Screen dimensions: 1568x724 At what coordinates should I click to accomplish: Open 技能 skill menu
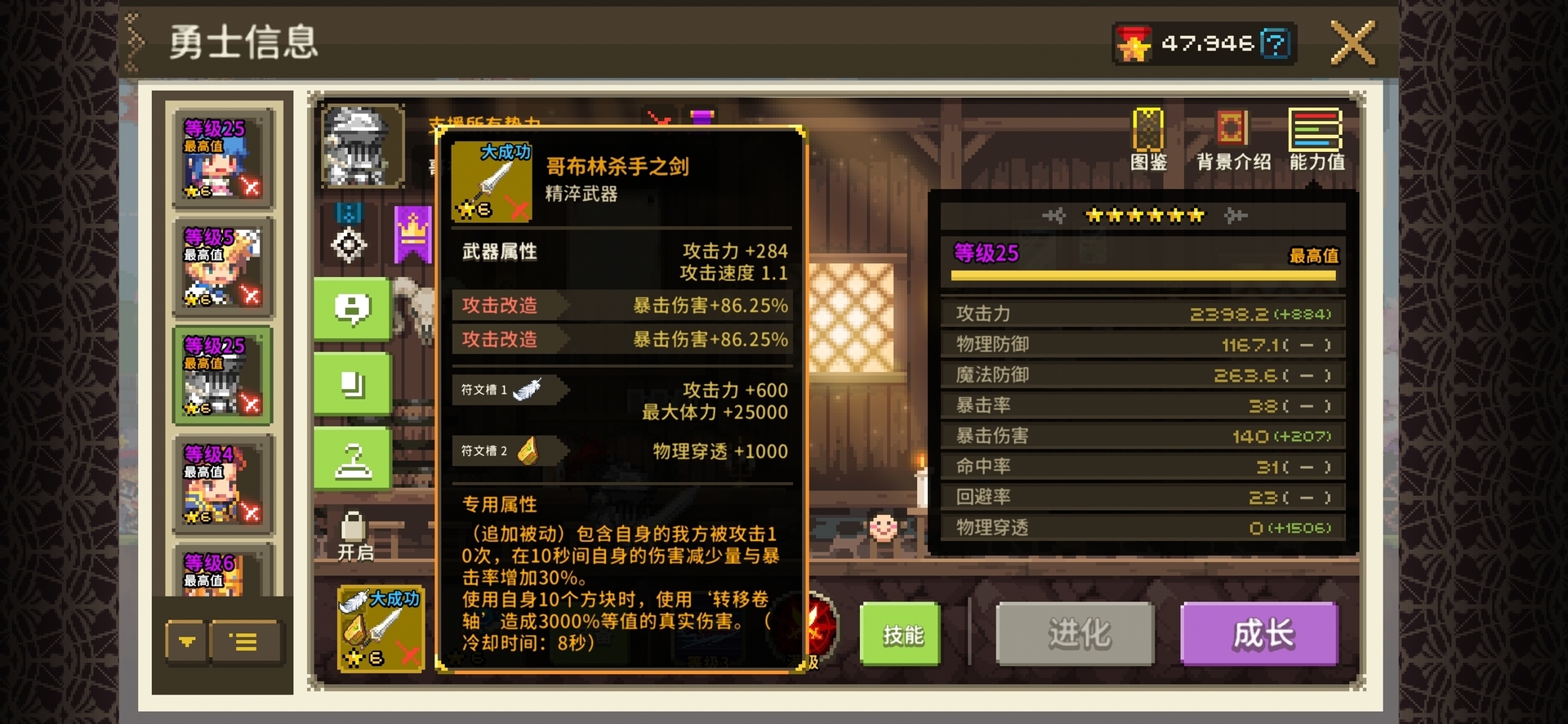point(900,634)
